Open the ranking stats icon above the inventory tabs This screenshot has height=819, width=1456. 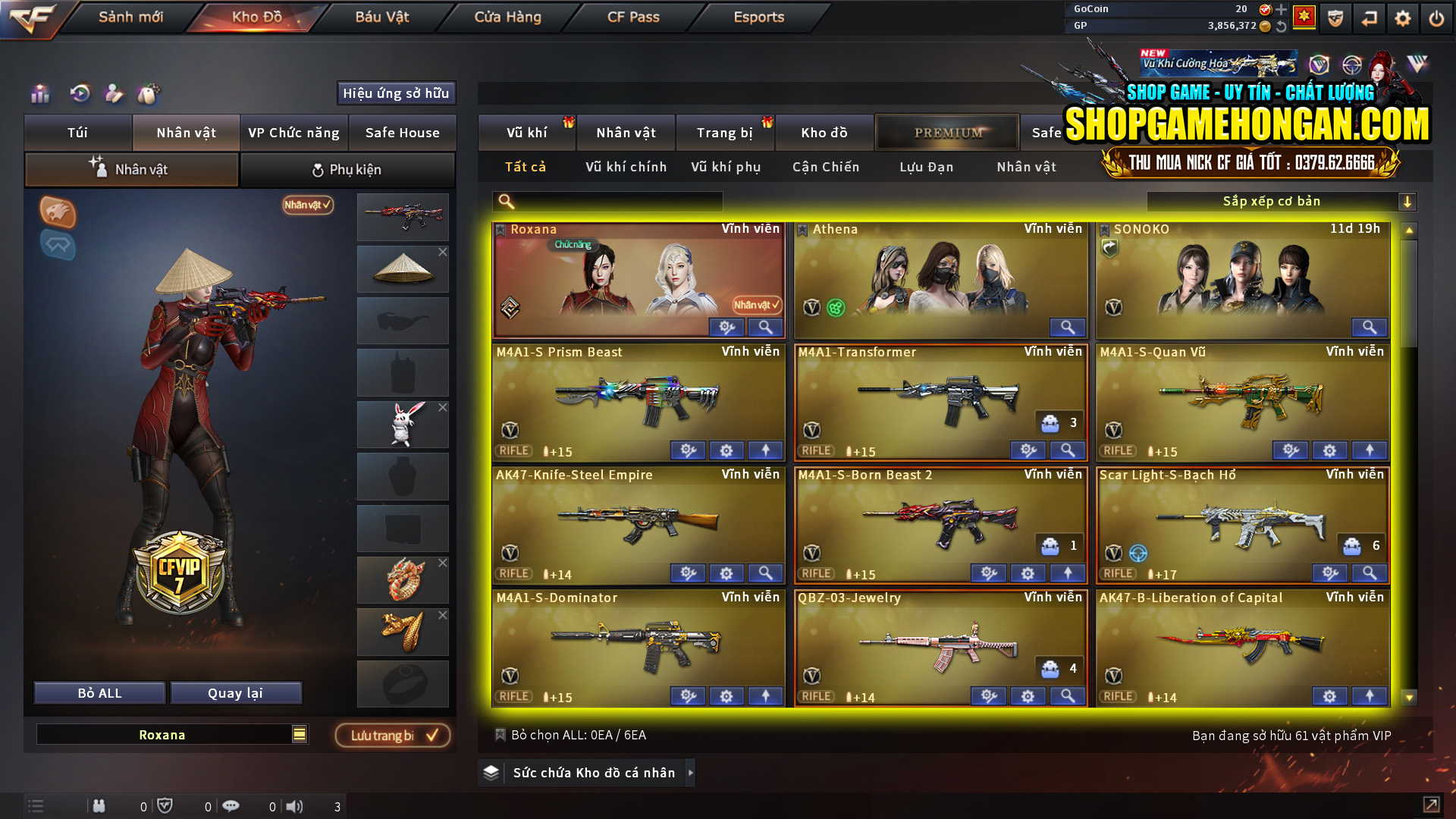click(x=40, y=94)
